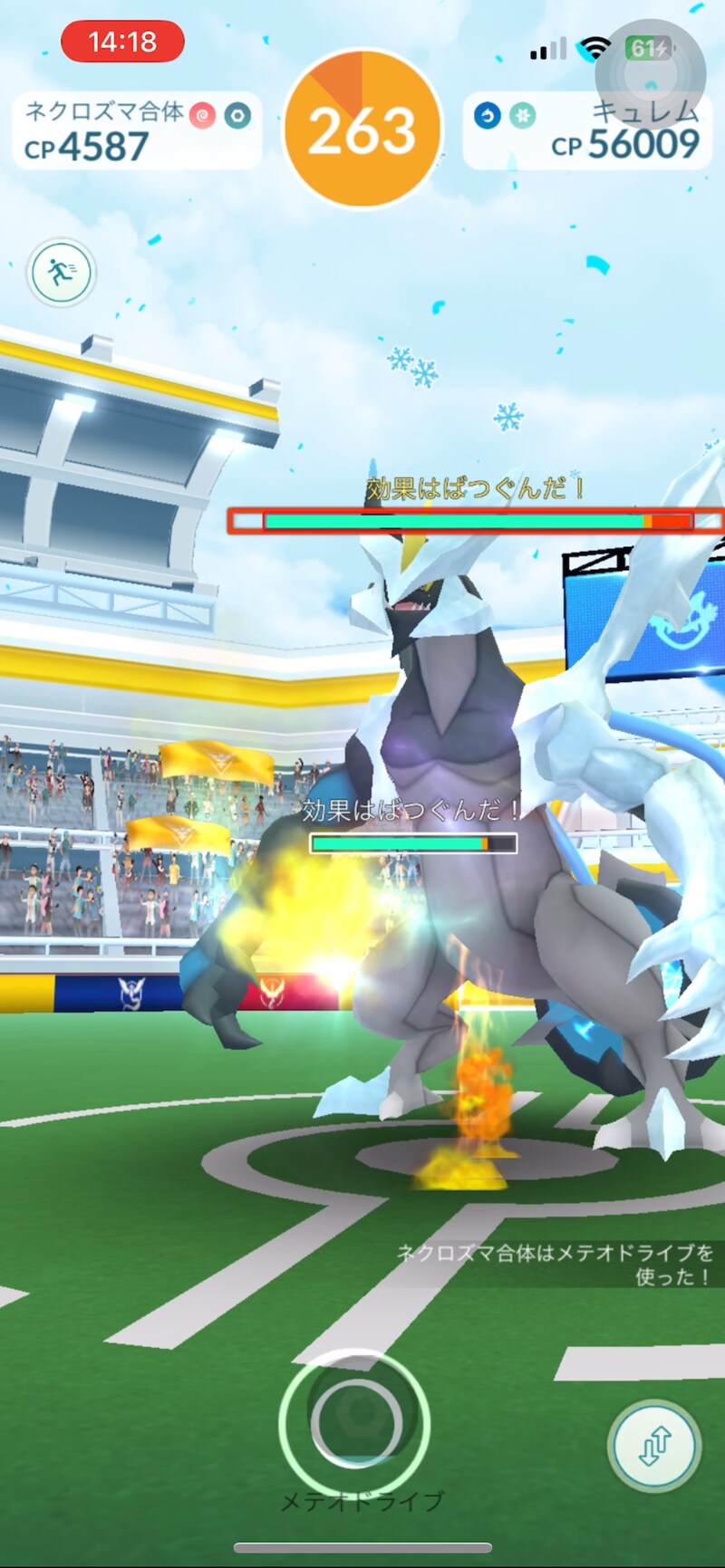Tap the iOS AssistiveTouch floating button
Viewport: 725px width, 1568px height.
coord(649,72)
